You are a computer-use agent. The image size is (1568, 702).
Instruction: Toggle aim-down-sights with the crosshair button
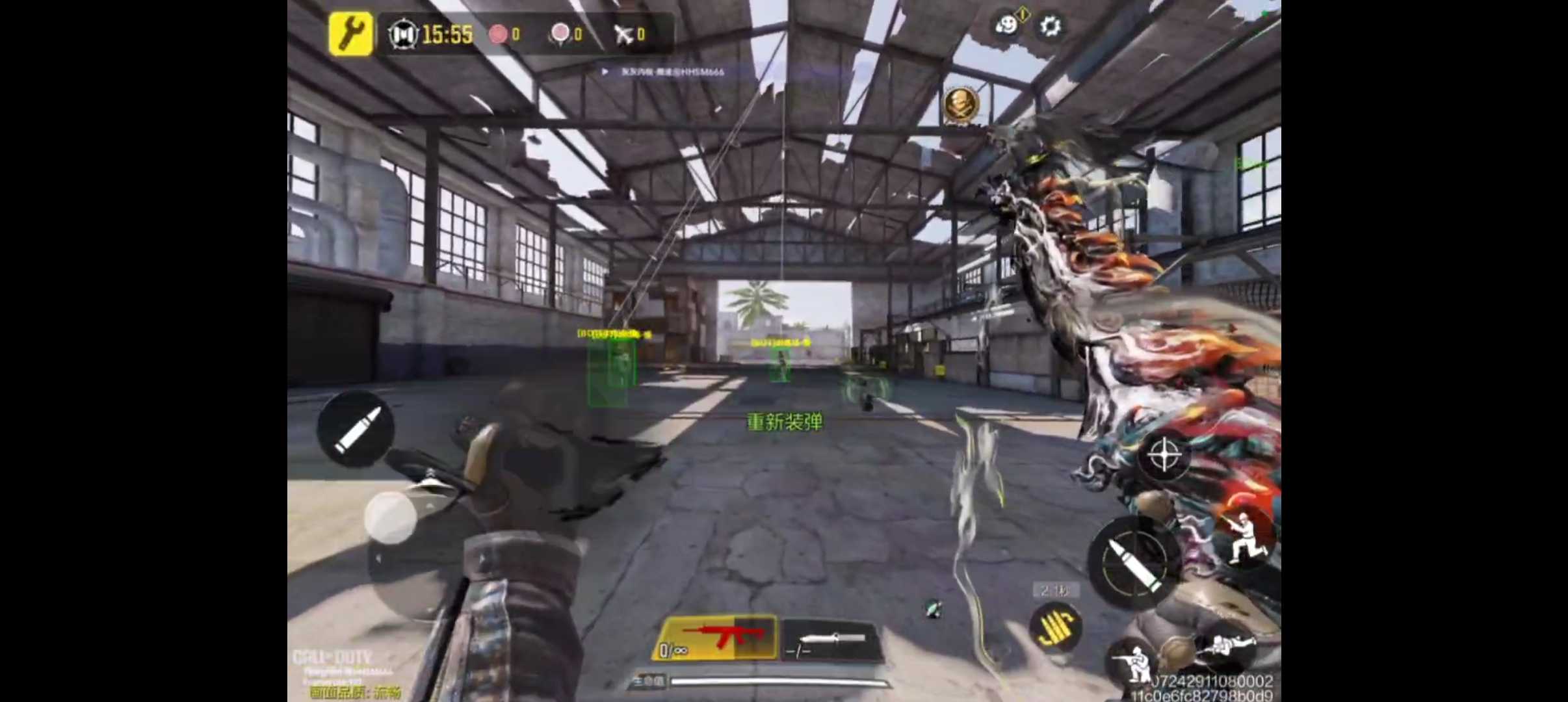click(1164, 455)
